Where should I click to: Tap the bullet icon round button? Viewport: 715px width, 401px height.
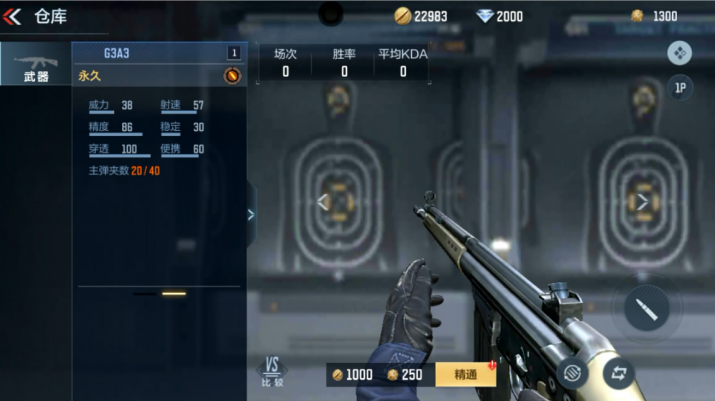coord(646,310)
